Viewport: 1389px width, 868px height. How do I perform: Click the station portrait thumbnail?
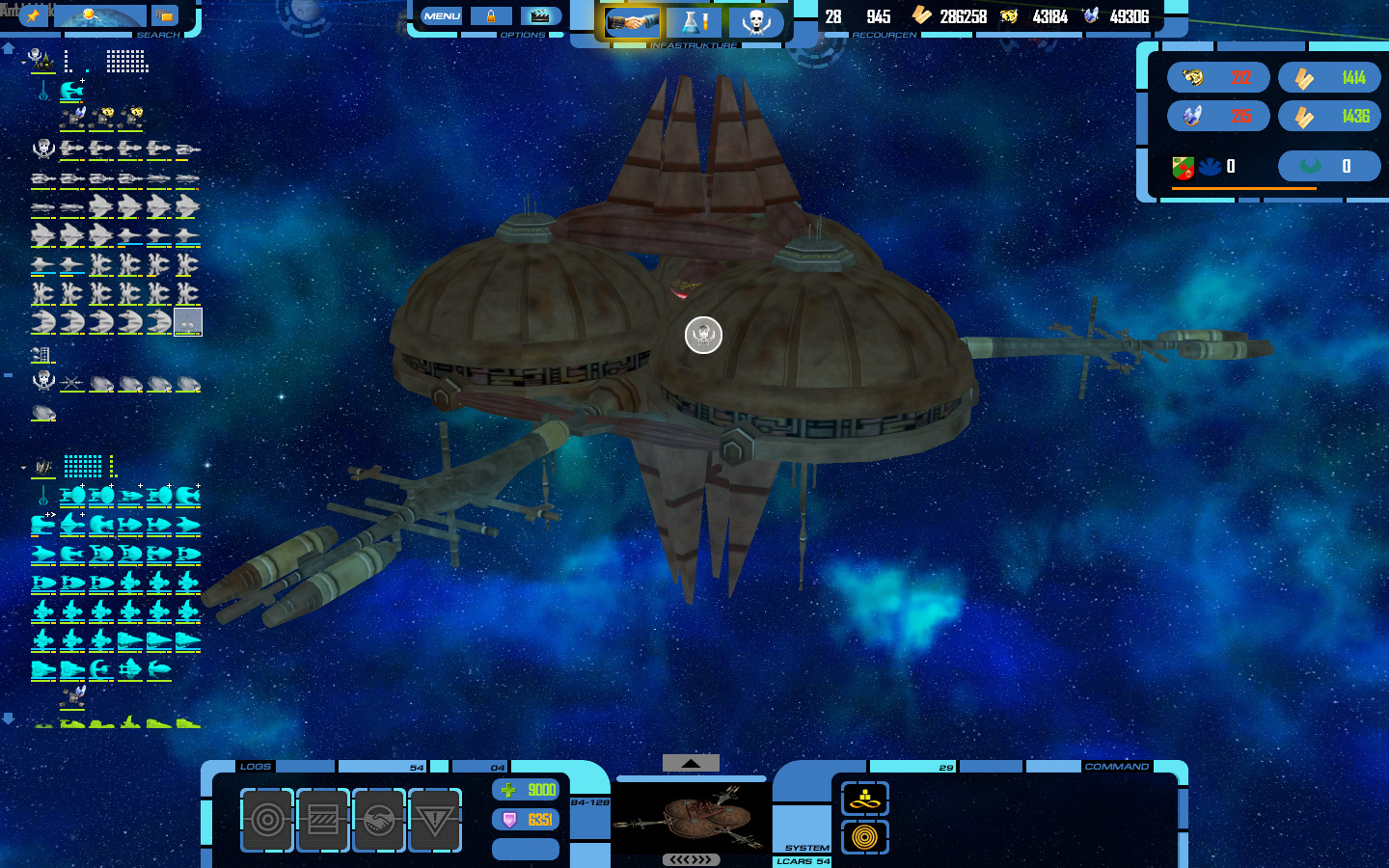click(x=691, y=817)
